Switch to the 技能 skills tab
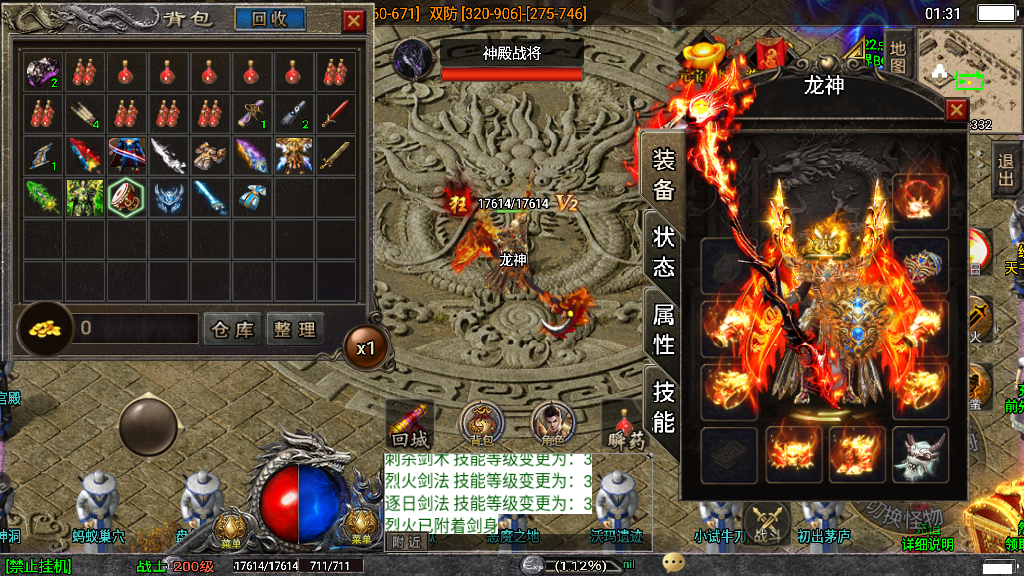The height and width of the screenshot is (576, 1024). (663, 406)
